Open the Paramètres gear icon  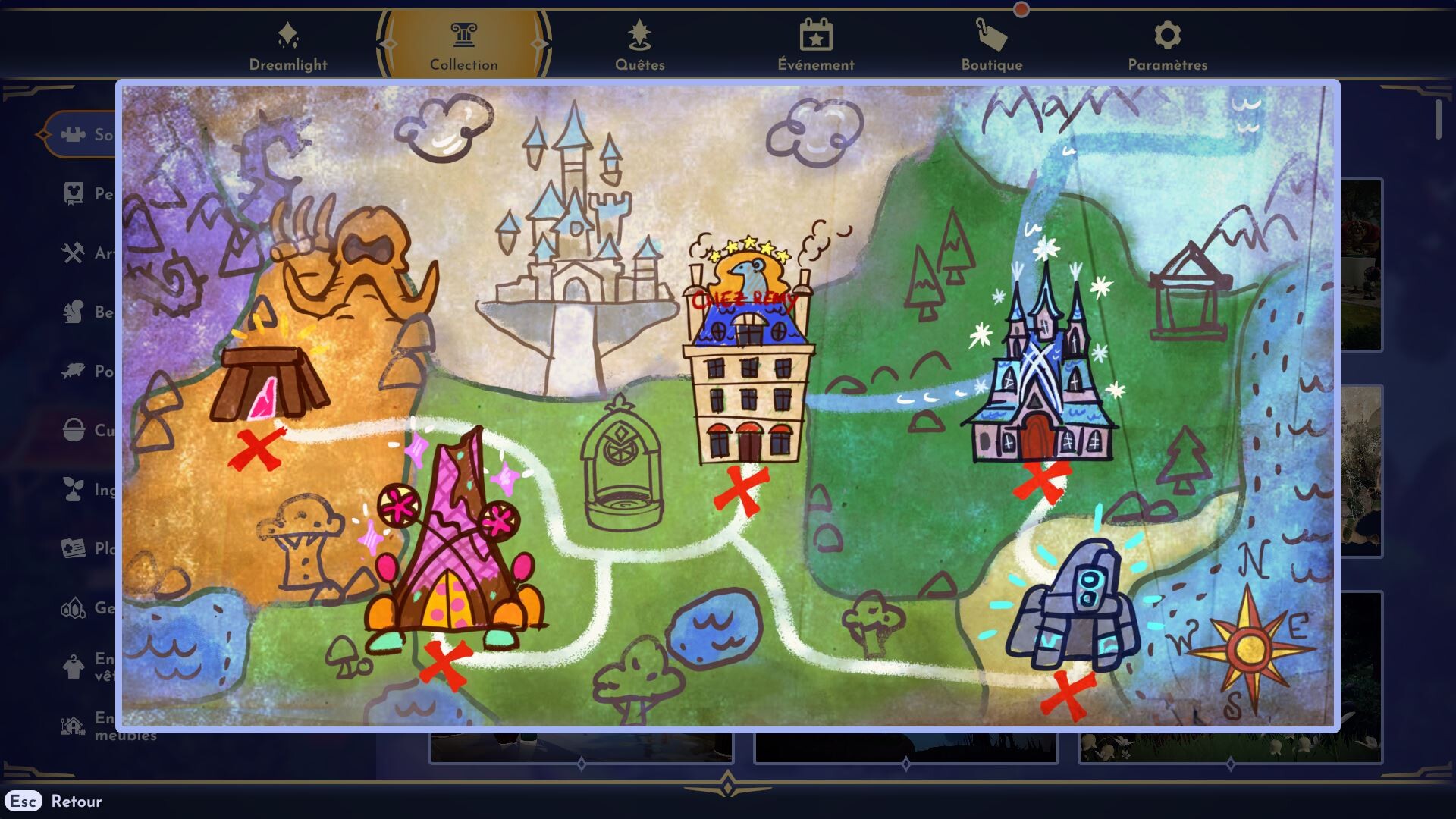(x=1166, y=34)
